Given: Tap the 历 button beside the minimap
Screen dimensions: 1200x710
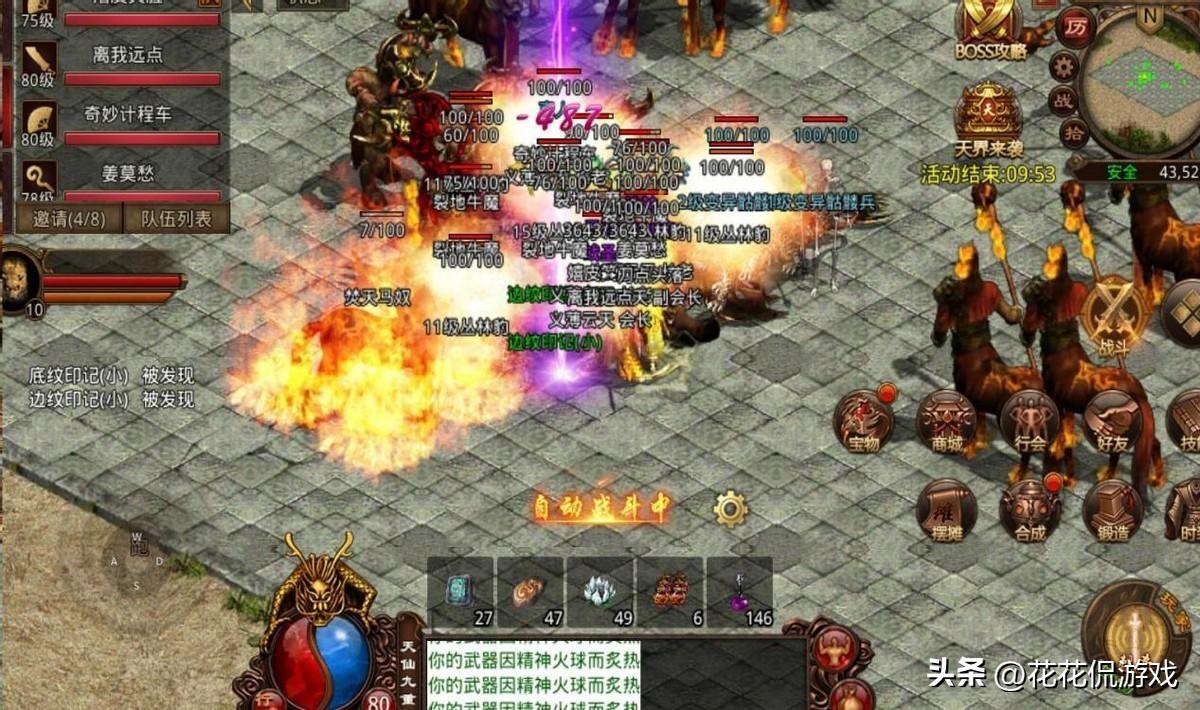Looking at the screenshot, I should (x=1076, y=26).
